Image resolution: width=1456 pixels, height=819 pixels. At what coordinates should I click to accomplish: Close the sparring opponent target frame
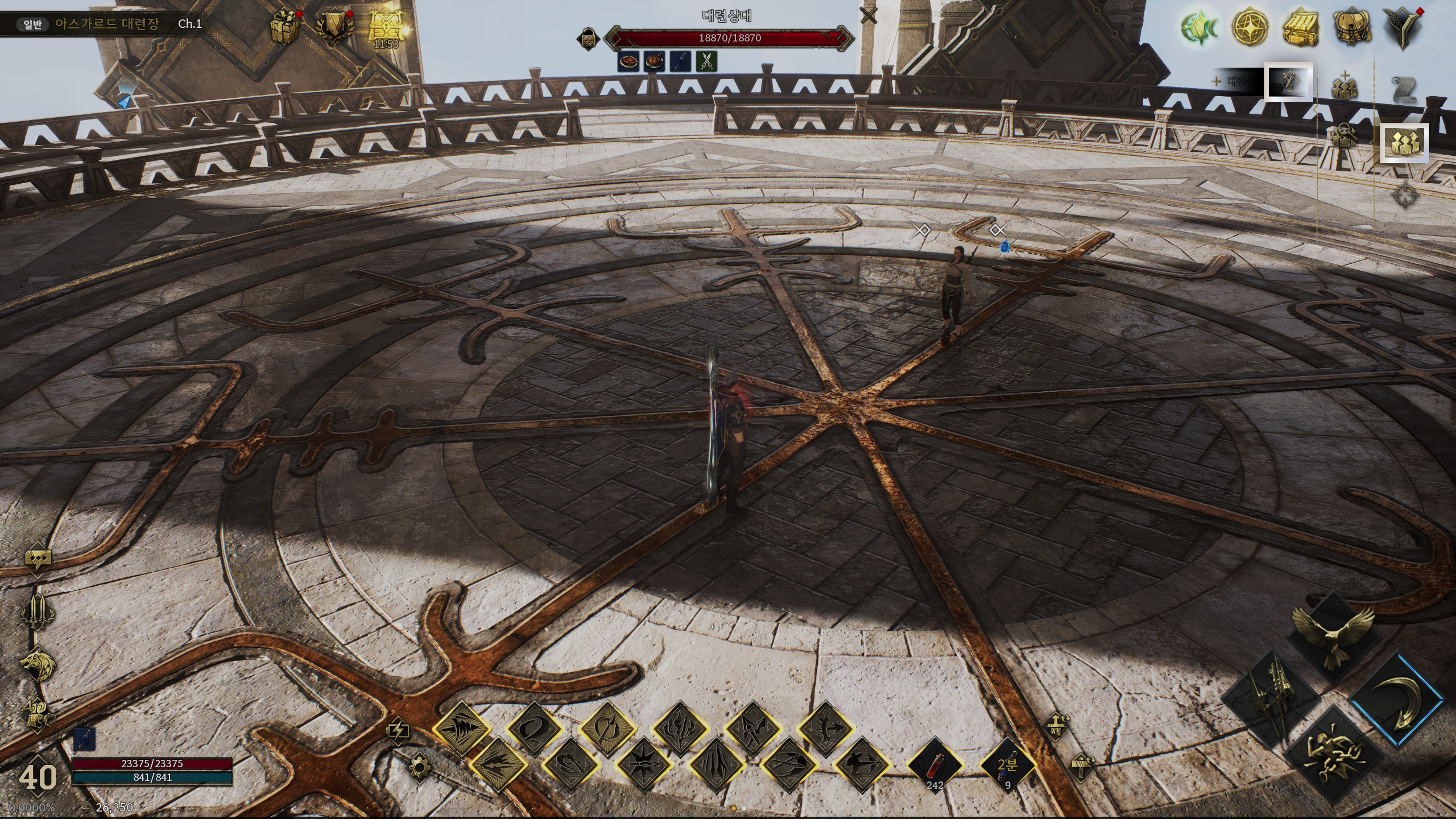(x=868, y=15)
